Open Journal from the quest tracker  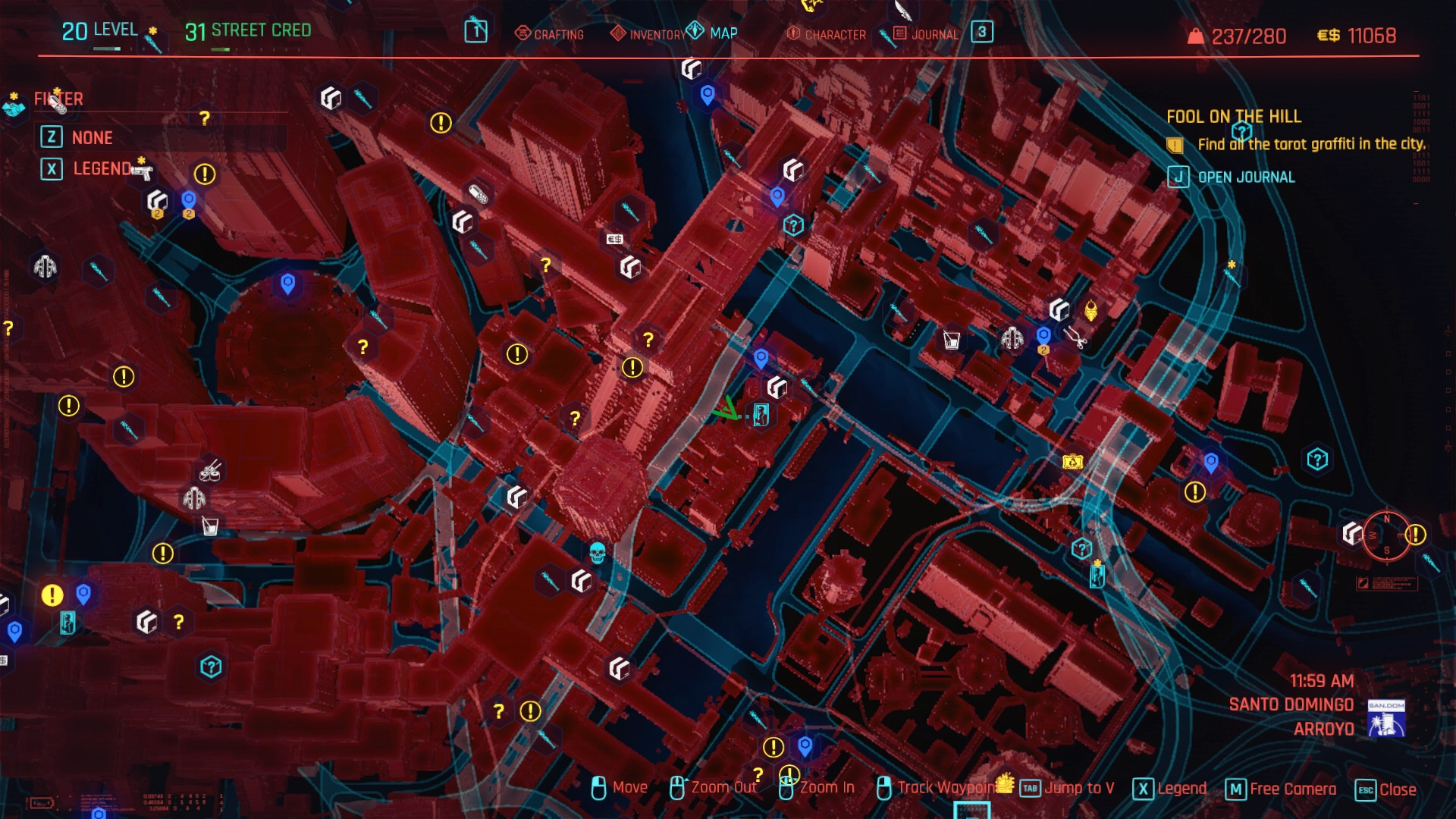coord(1245,177)
